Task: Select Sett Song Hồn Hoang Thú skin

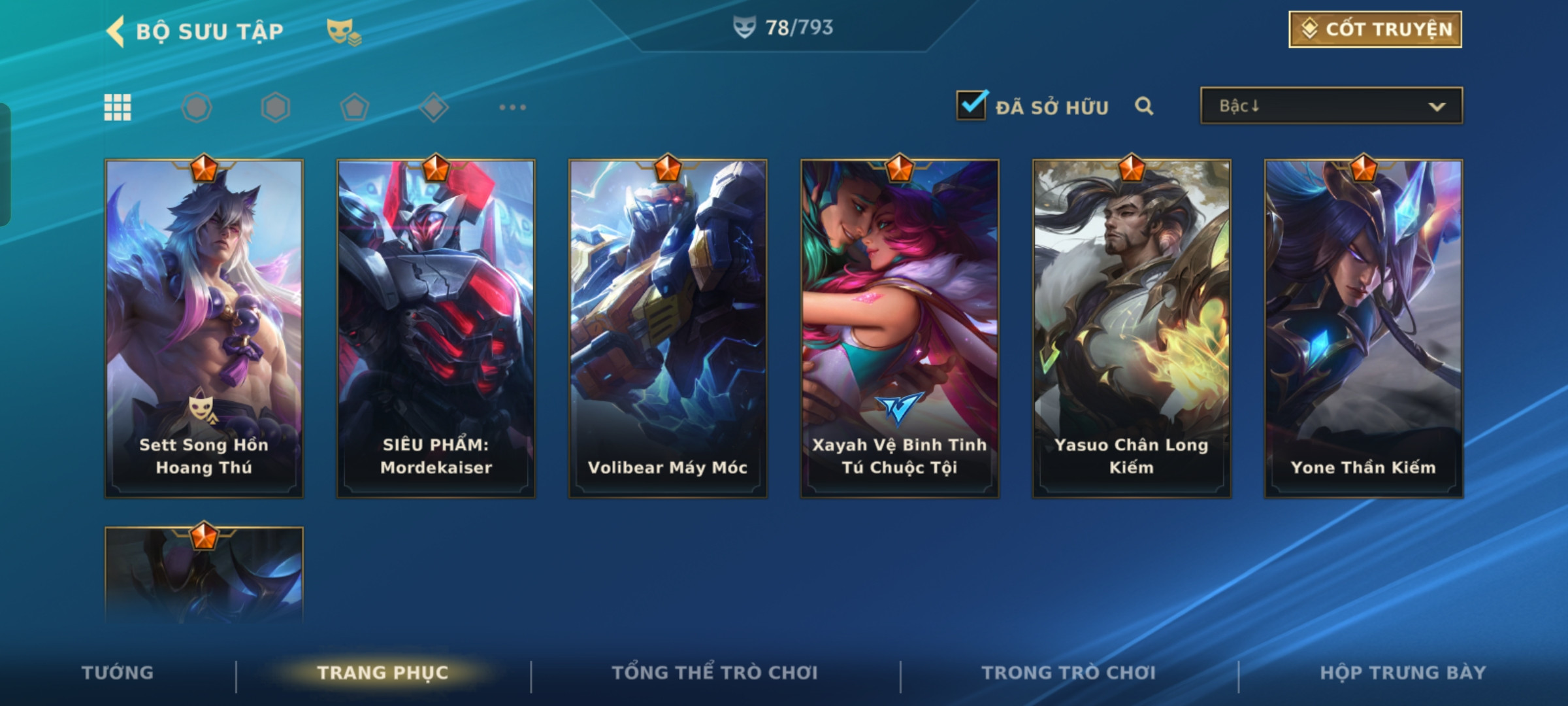Action: pyautogui.click(x=204, y=328)
